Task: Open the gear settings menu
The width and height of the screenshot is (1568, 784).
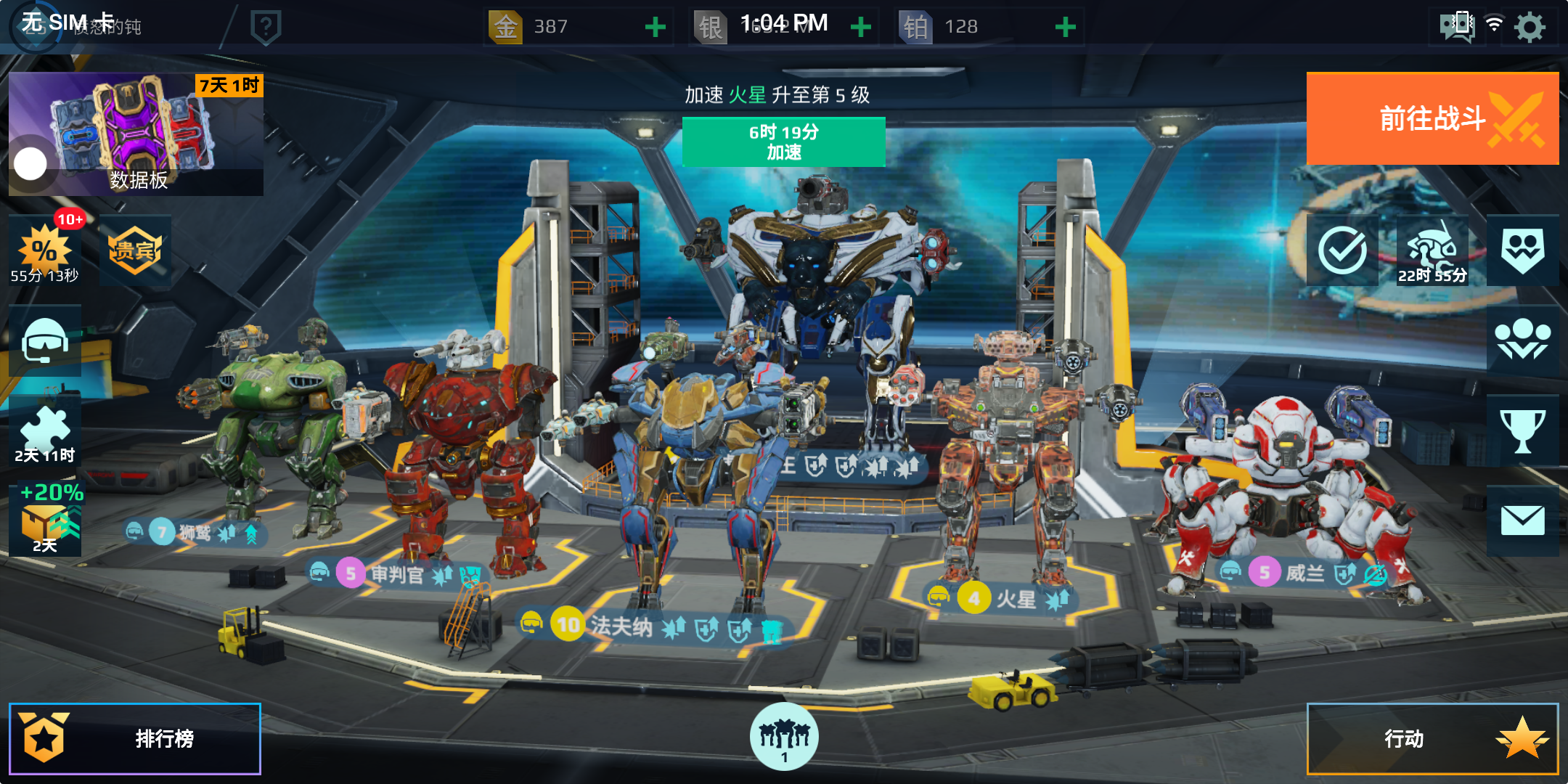Action: (x=1530, y=28)
